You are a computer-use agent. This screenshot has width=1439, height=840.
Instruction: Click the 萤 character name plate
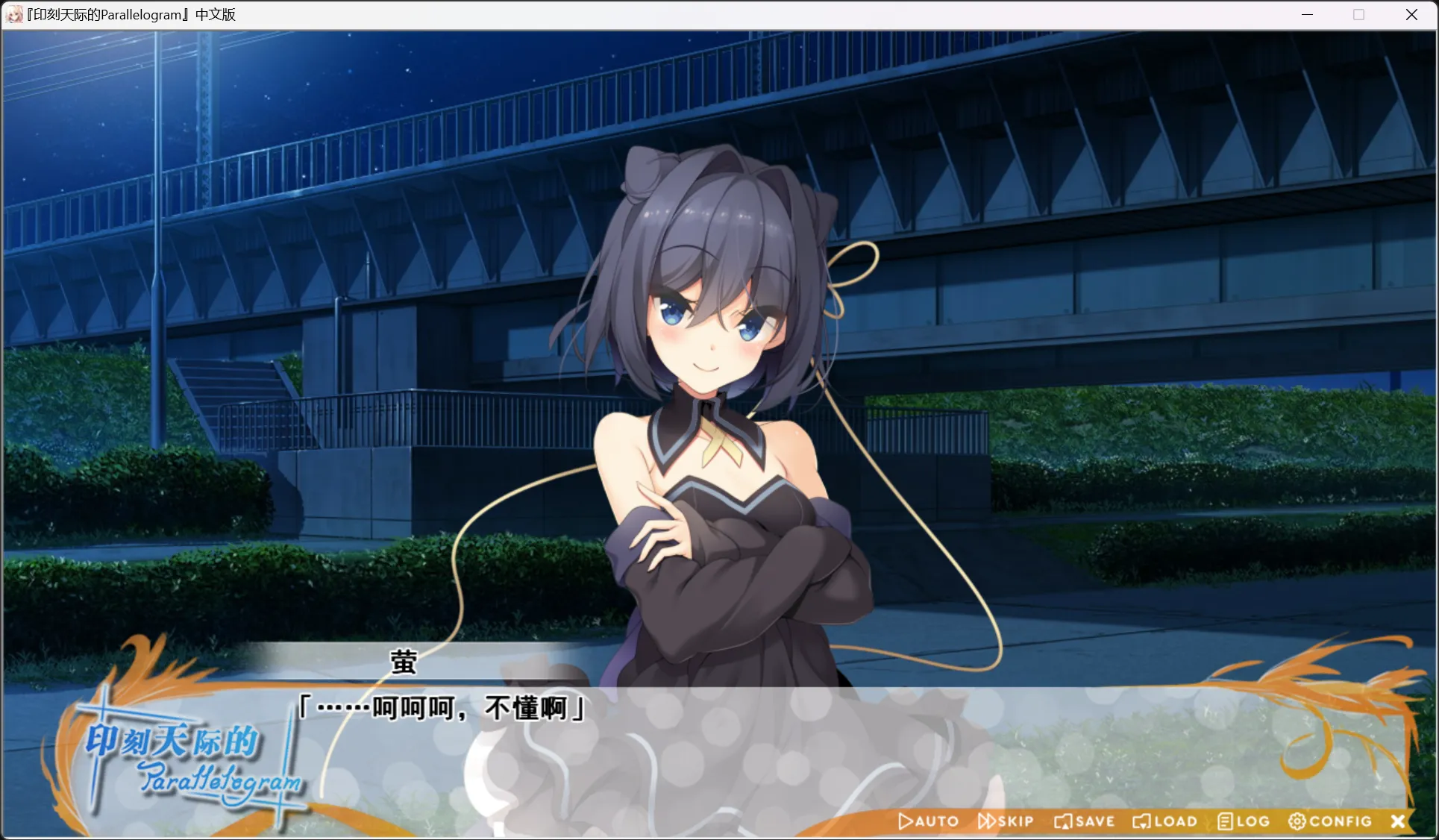coord(403,662)
